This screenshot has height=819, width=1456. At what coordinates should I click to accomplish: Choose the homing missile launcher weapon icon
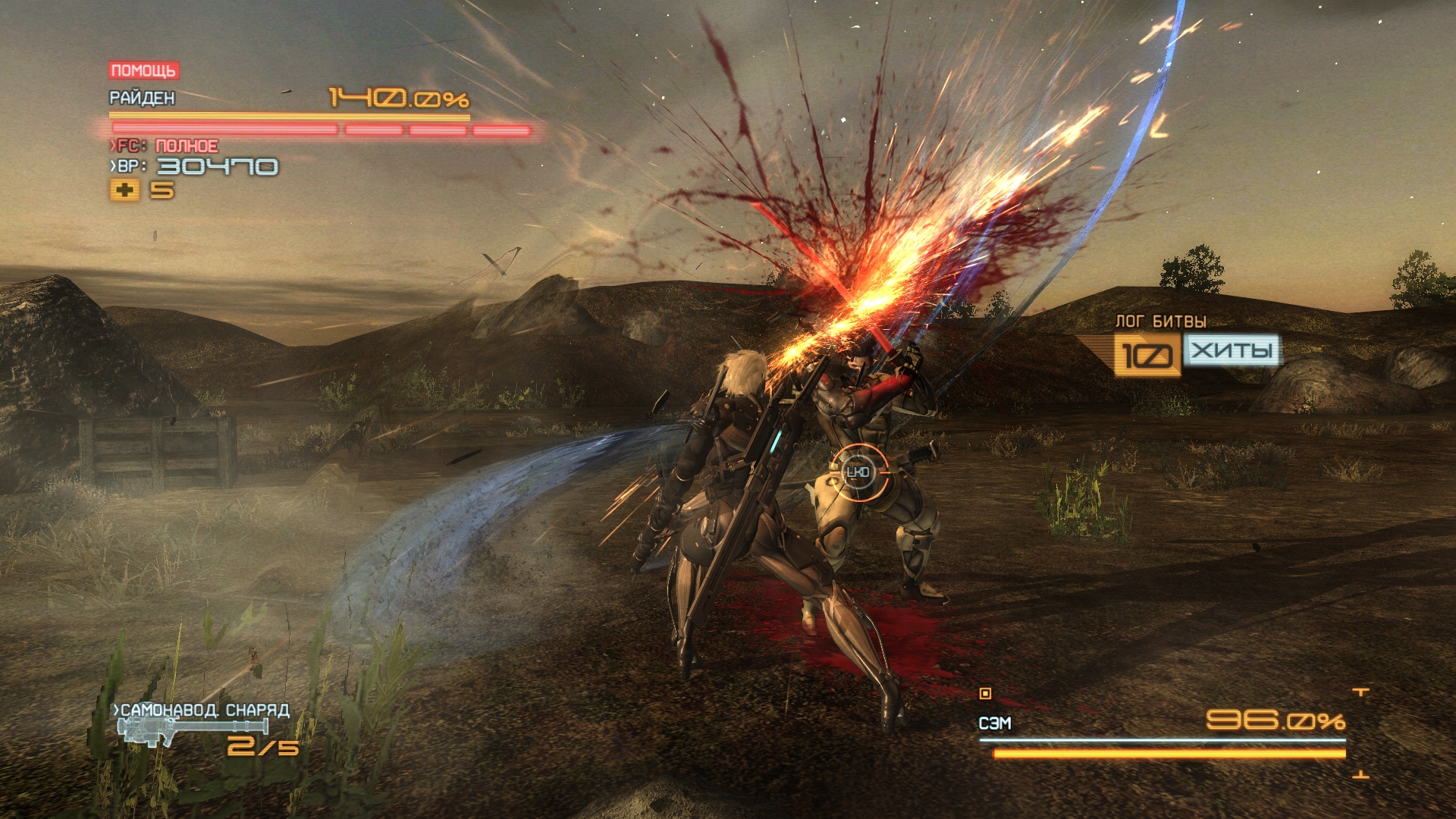click(x=191, y=731)
